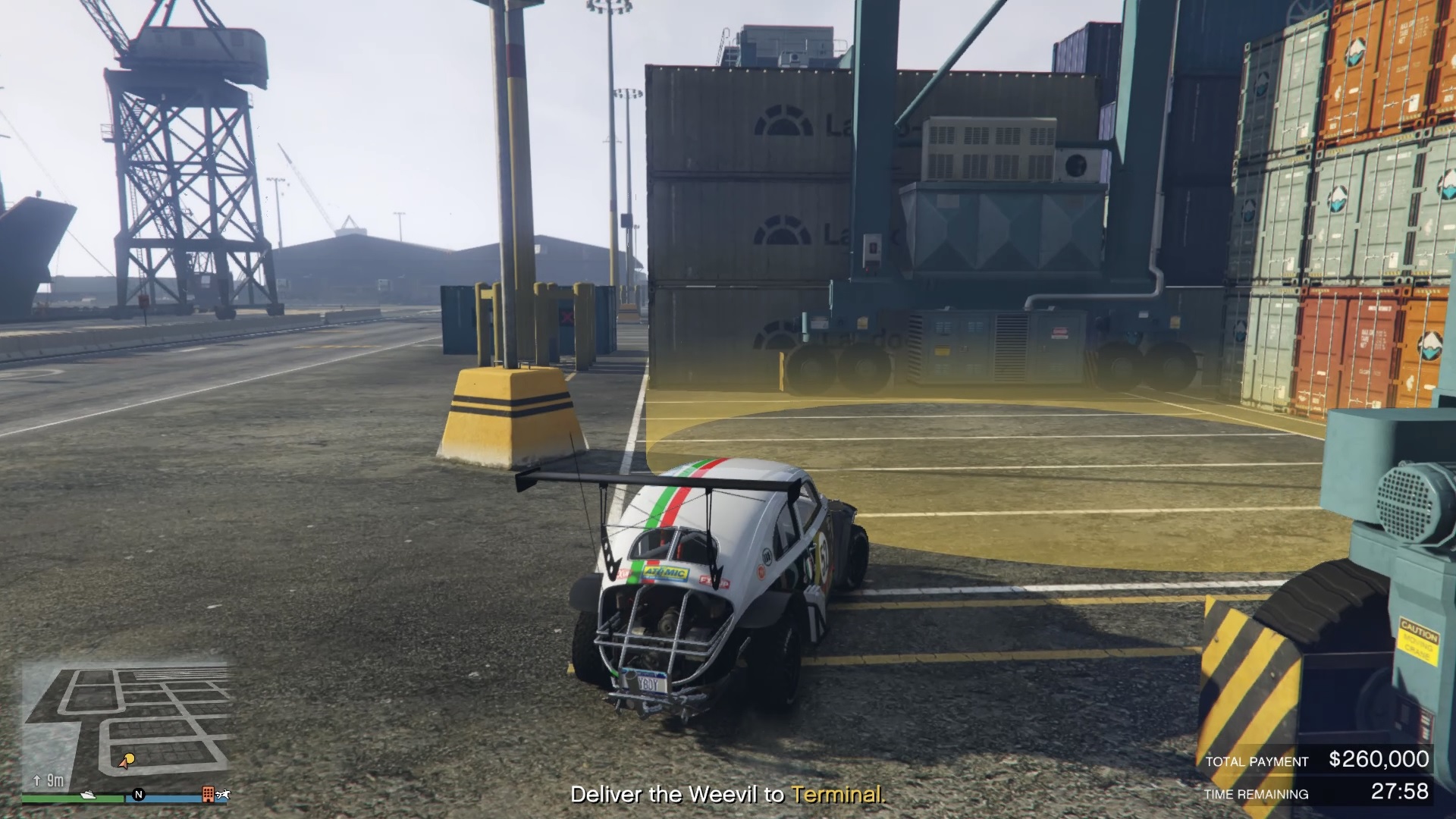This screenshot has height=819, width=1456.
Task: Click the player arrow marker on the minimap
Action: click(x=124, y=766)
